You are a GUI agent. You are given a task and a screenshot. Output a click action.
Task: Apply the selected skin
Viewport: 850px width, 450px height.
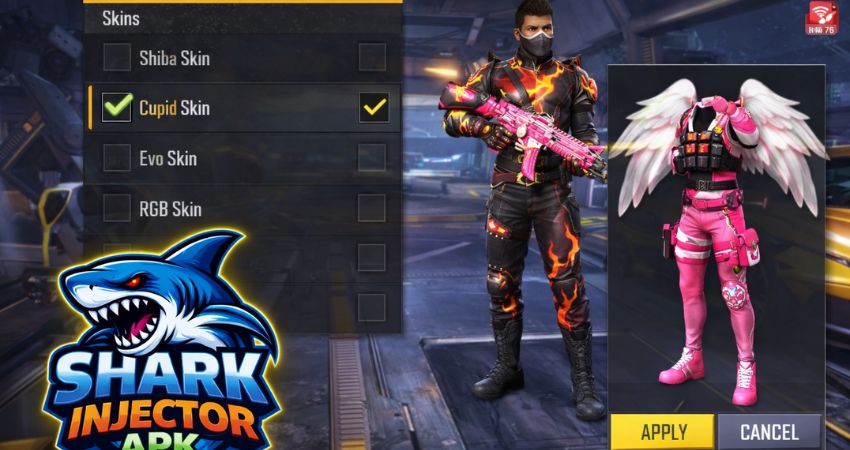[x=662, y=432]
